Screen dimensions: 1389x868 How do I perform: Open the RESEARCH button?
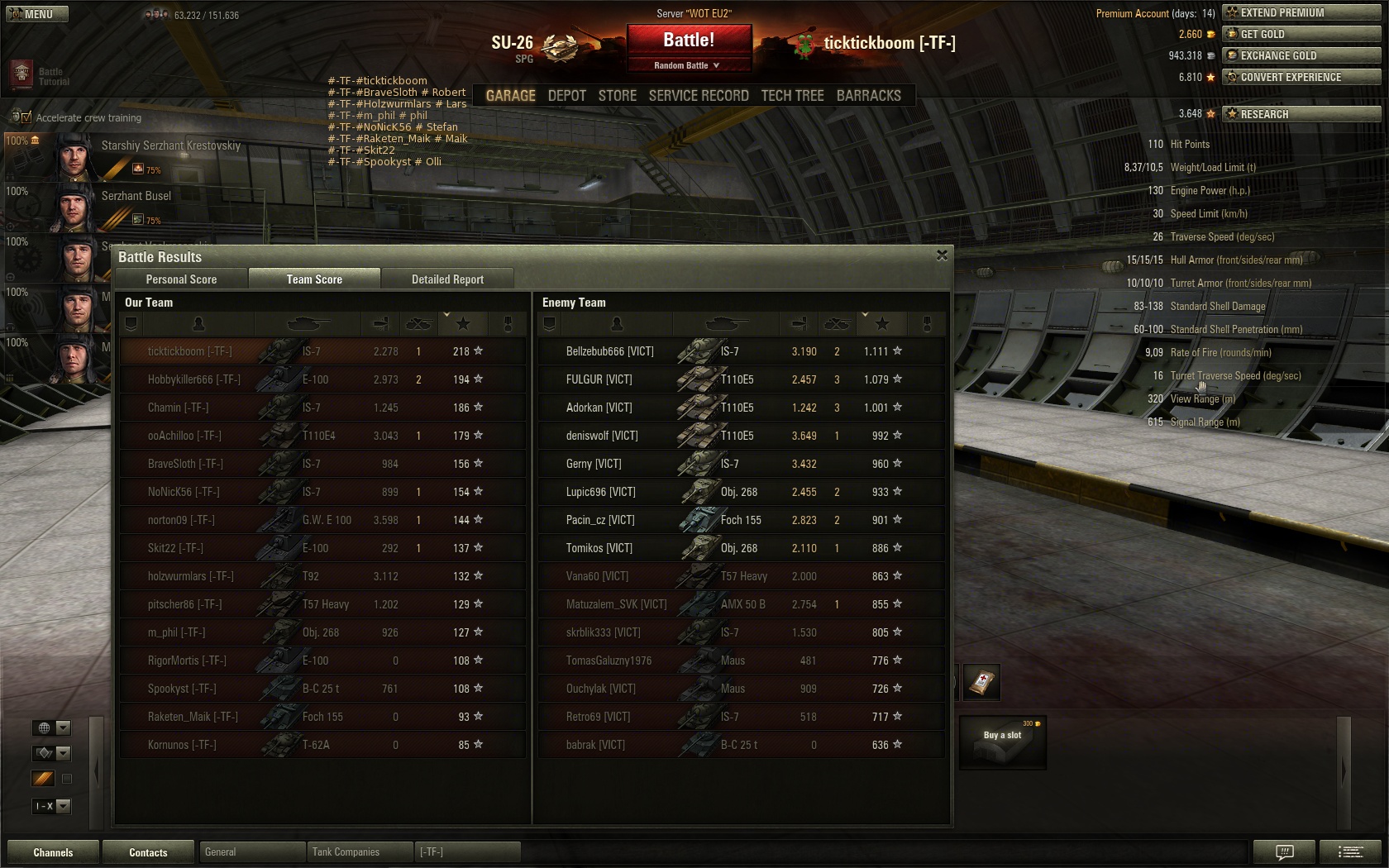pyautogui.click(x=1302, y=114)
